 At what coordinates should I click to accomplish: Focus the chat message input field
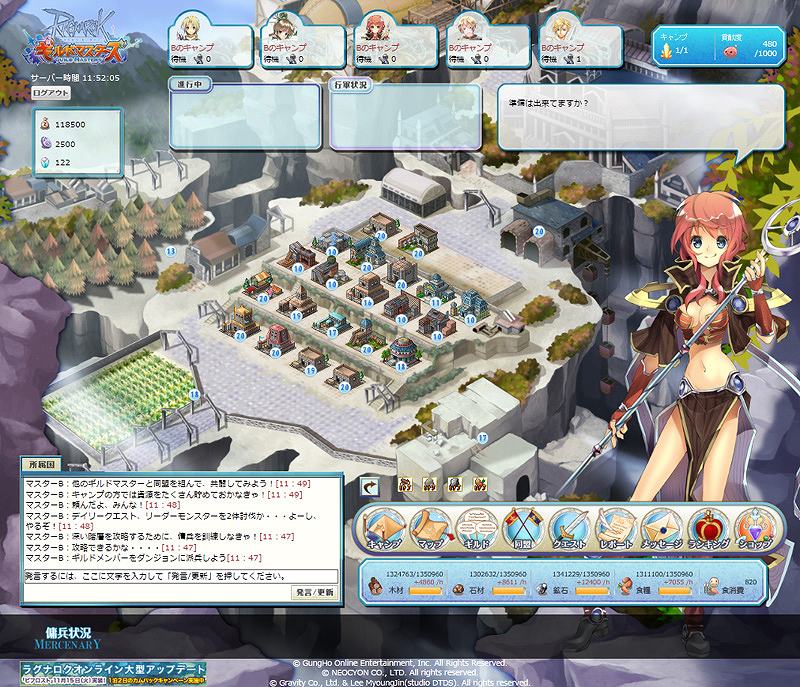click(180, 576)
